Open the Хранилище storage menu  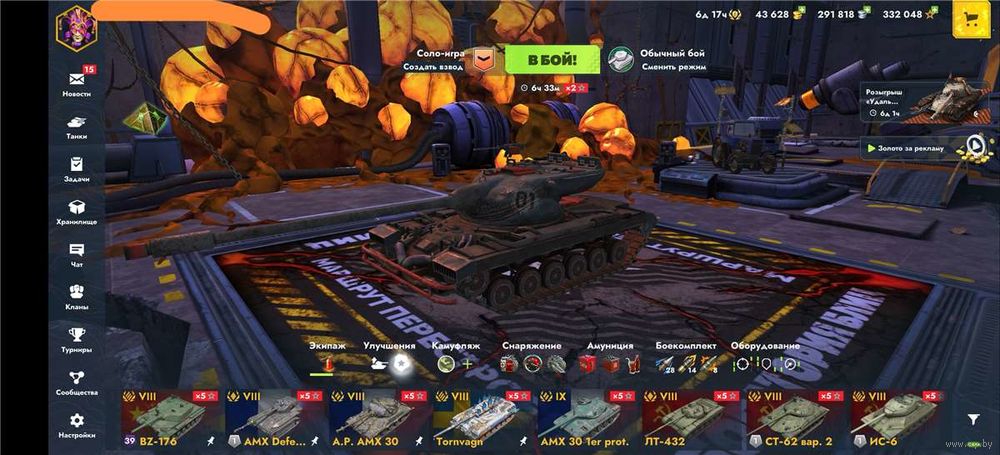(x=76, y=212)
